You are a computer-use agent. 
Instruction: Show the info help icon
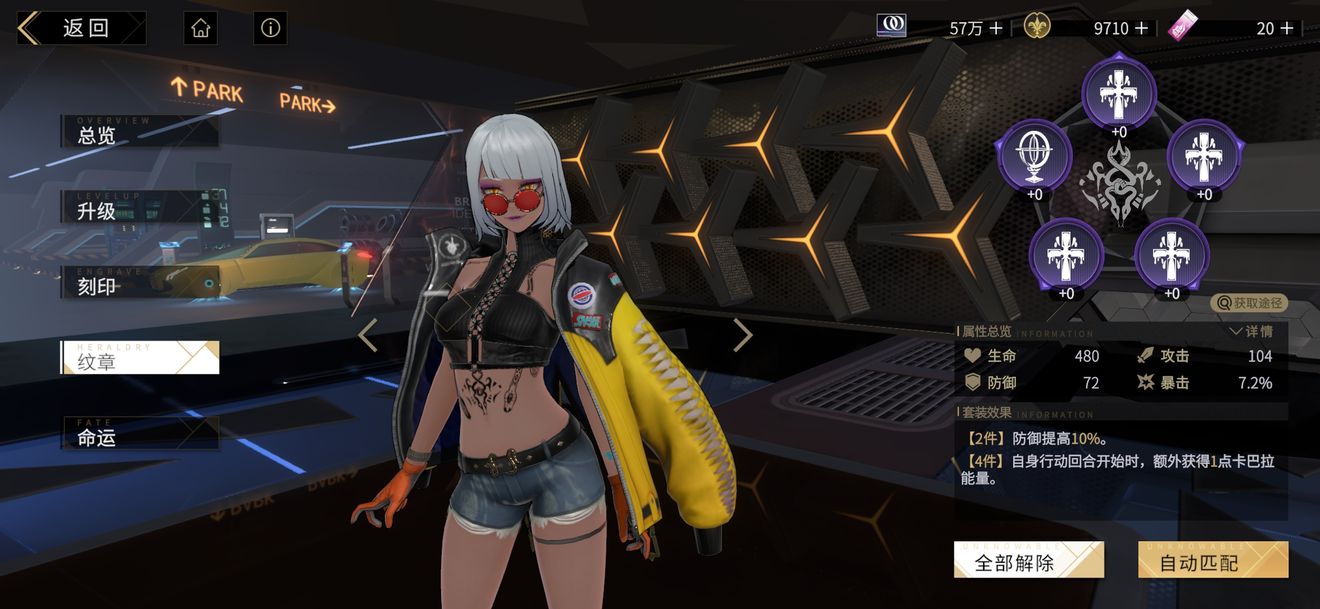tap(270, 28)
